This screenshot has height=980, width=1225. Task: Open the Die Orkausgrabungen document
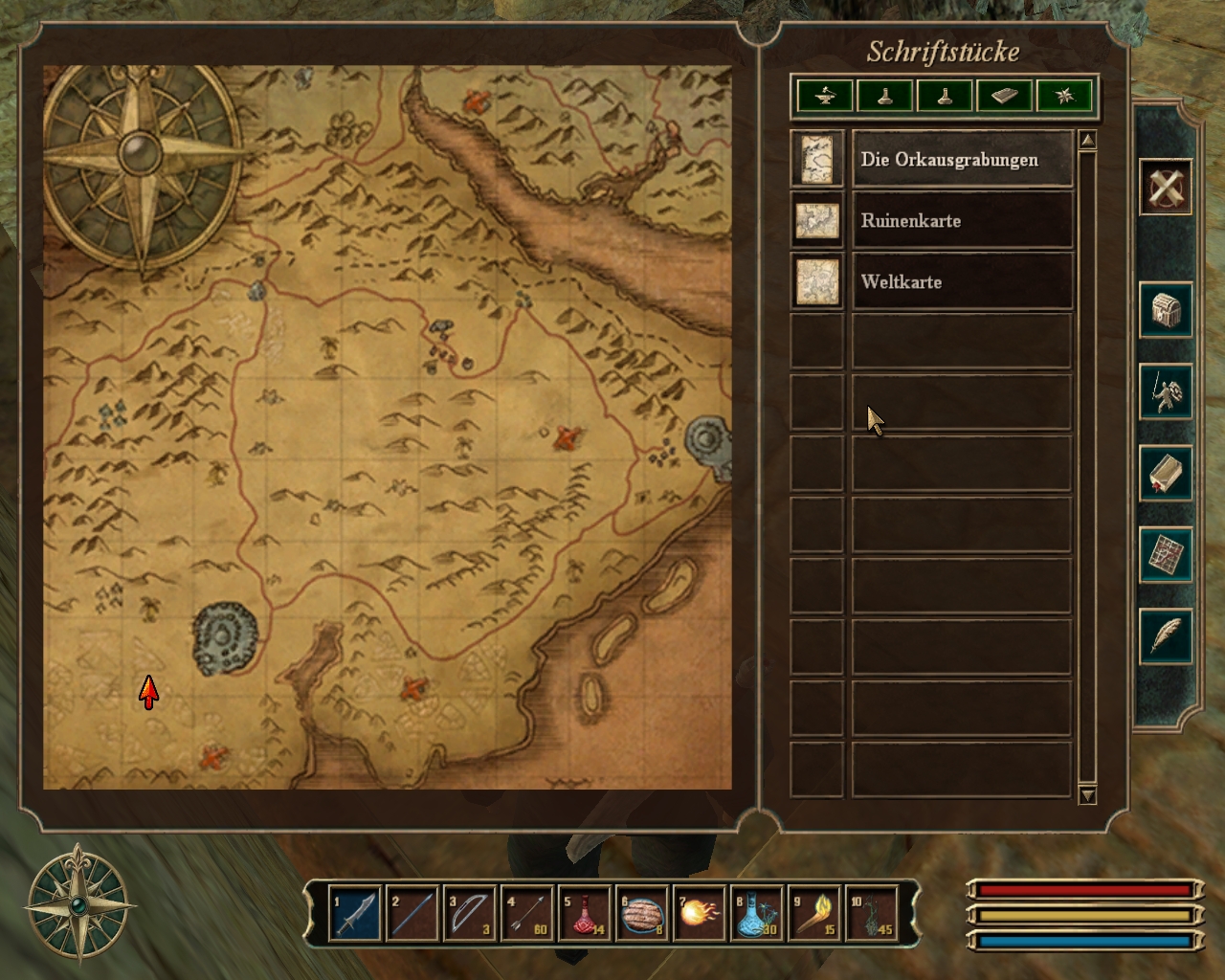[961, 160]
